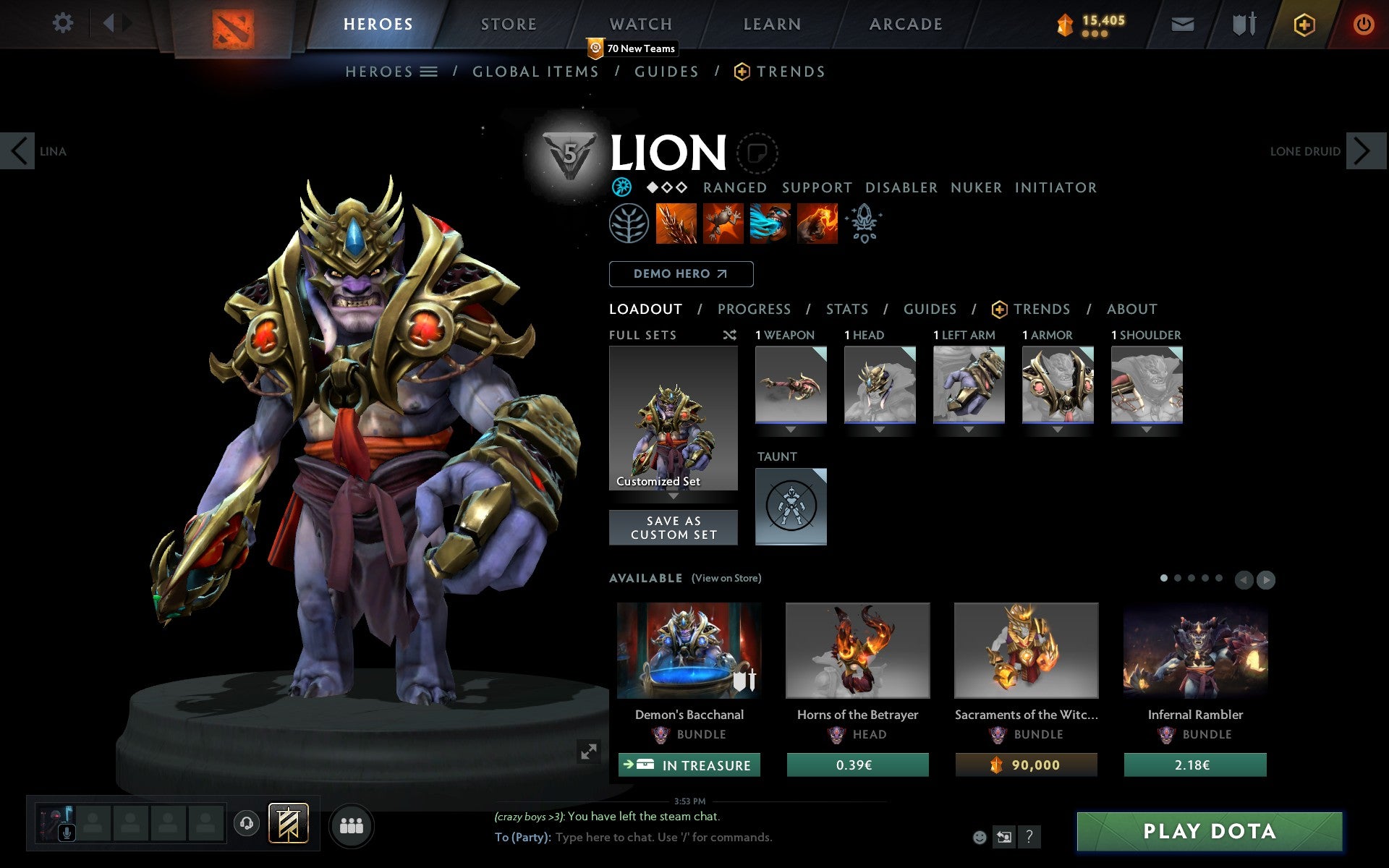Open the Customized Set dropdown arrow
This screenshot has width=1389, height=868.
[674, 498]
